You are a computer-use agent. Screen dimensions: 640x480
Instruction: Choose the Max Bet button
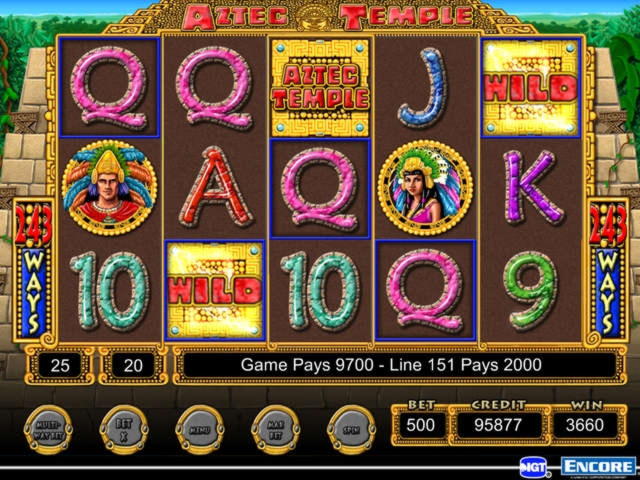tap(276, 430)
